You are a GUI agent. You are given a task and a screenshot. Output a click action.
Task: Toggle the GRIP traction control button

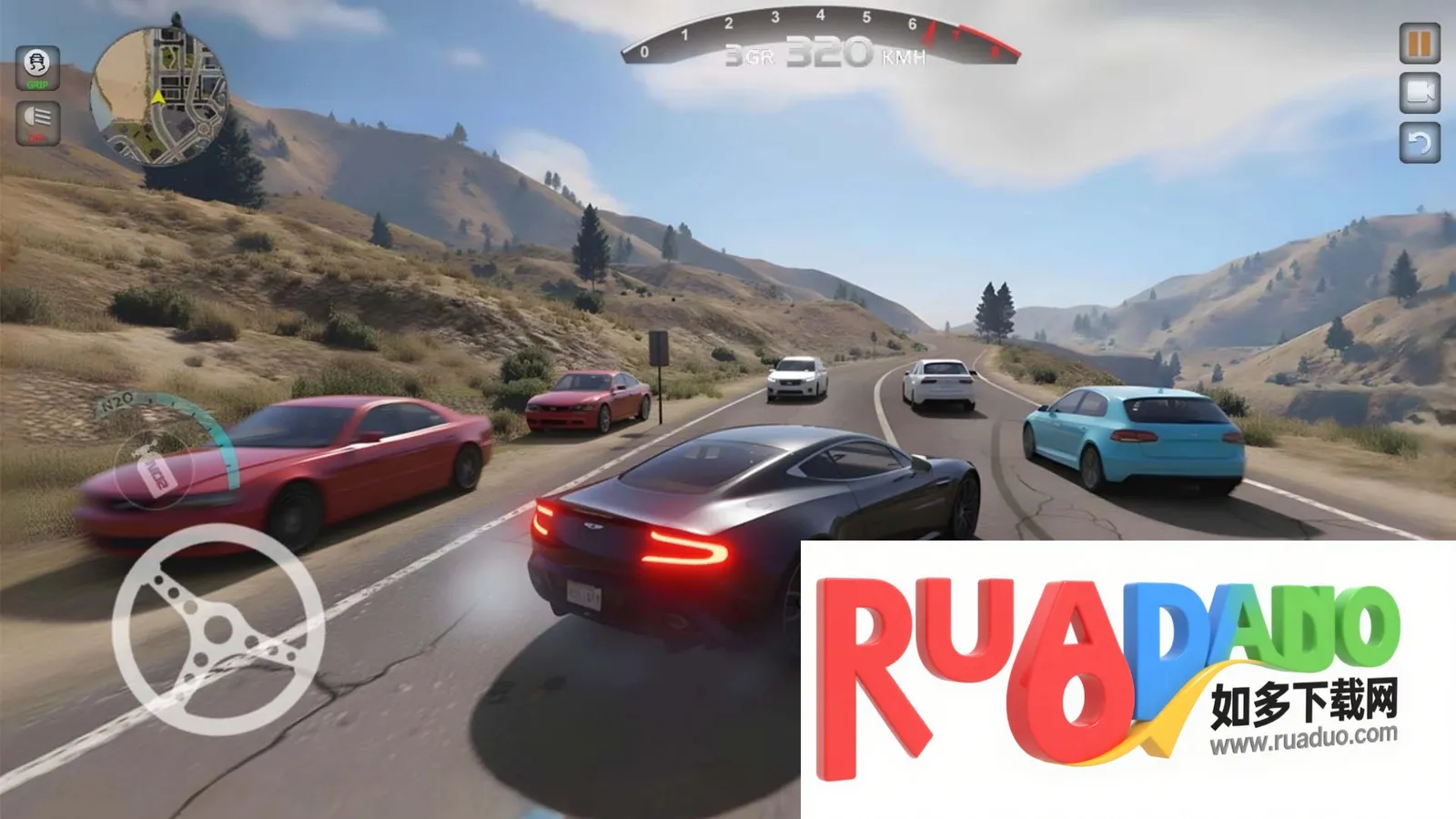[x=37, y=67]
